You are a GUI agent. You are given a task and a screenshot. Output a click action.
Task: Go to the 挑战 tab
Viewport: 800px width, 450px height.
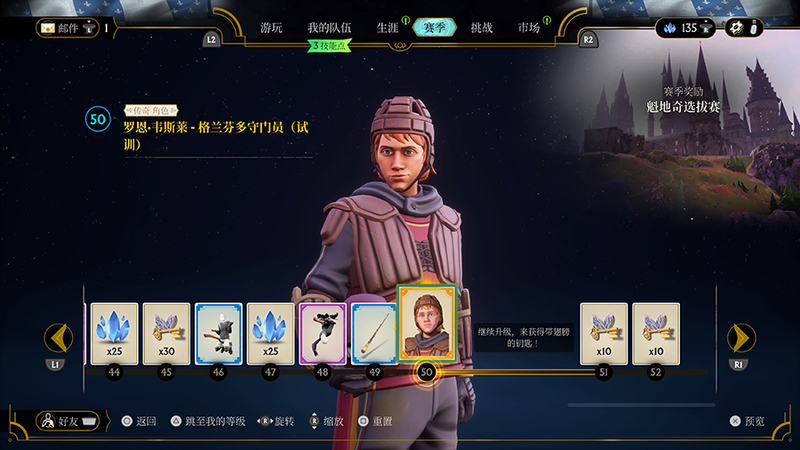(481, 28)
